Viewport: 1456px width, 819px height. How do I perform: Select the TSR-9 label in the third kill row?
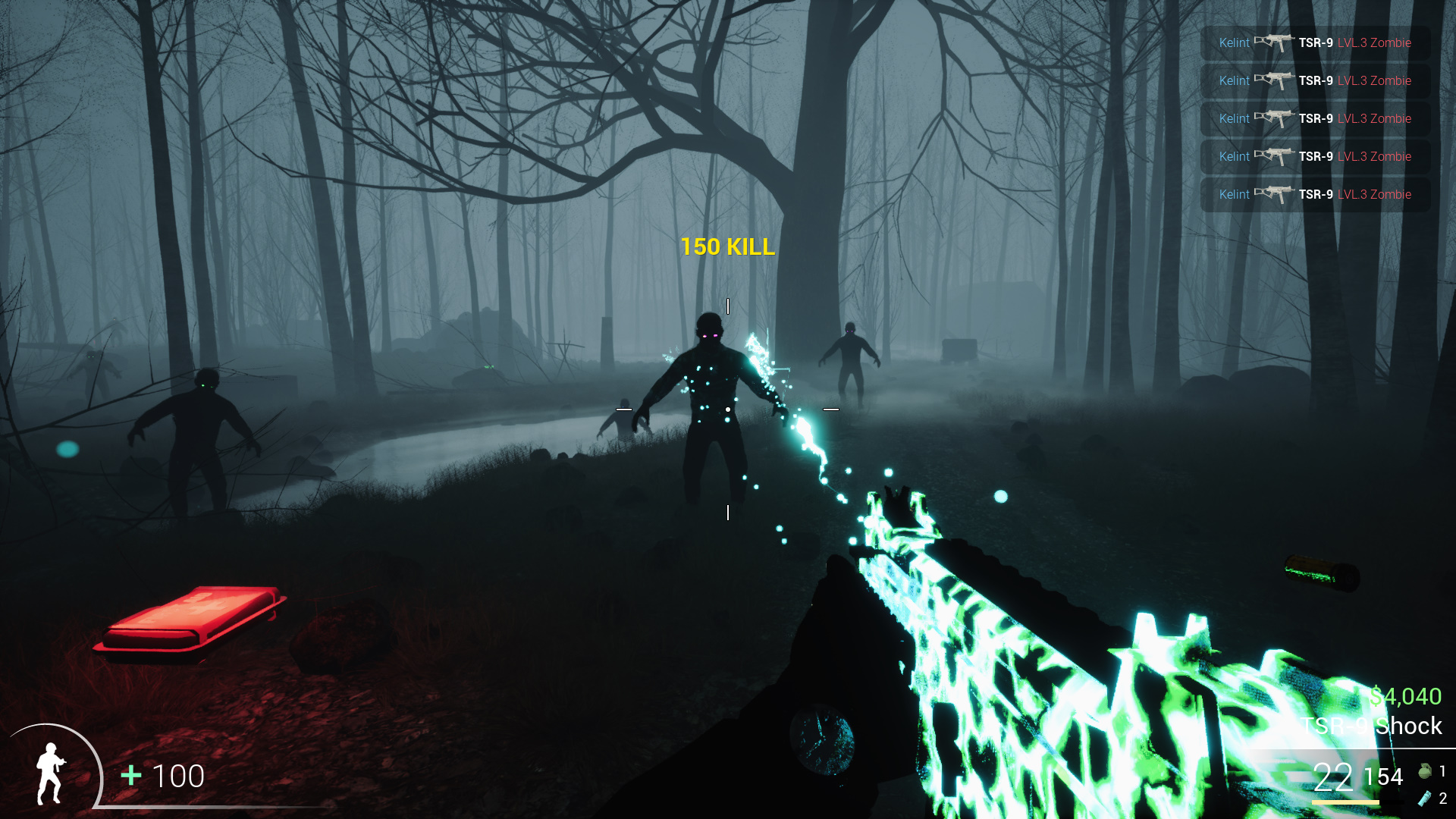(x=1316, y=119)
